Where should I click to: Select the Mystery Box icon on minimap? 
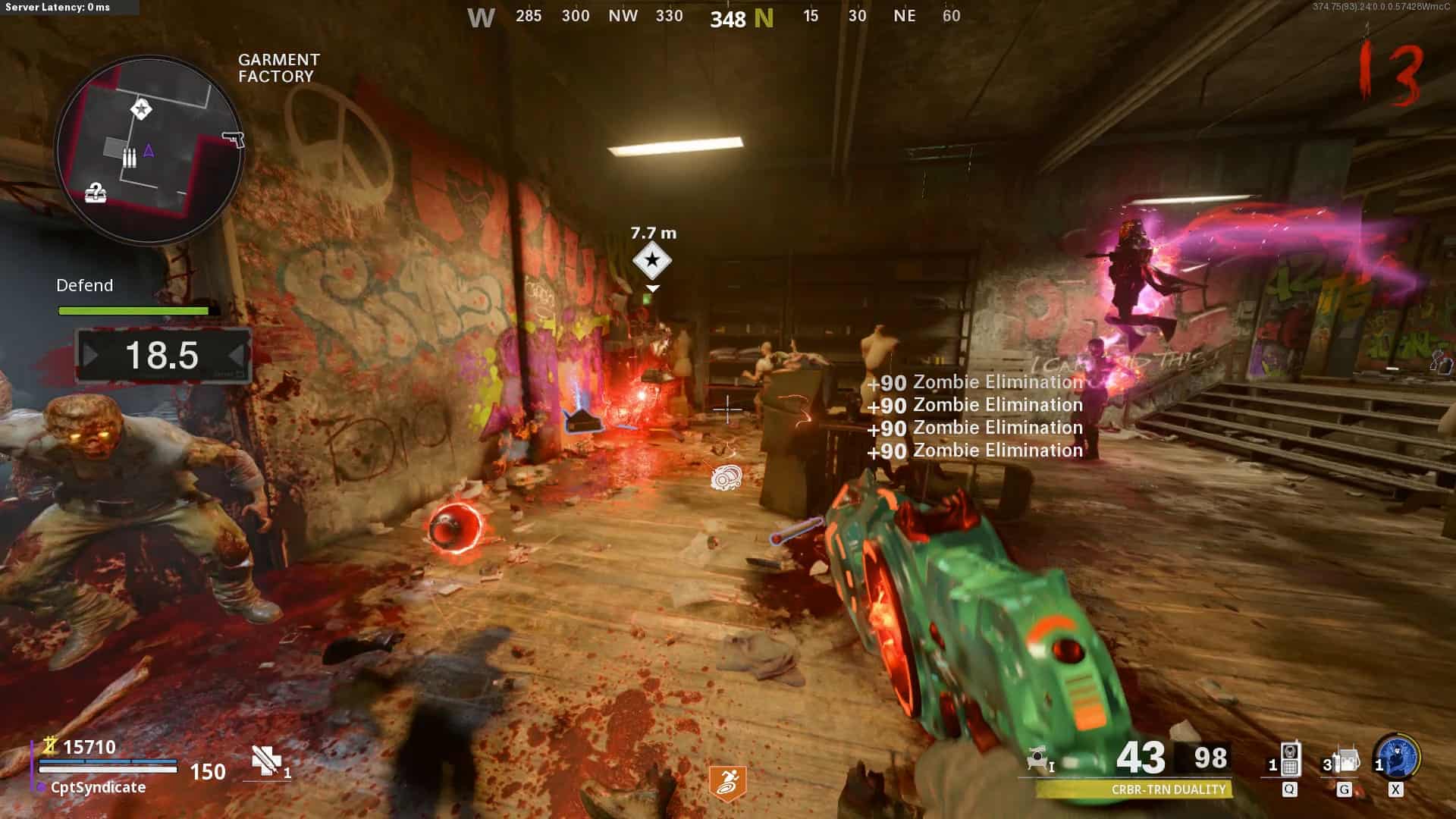tap(96, 193)
